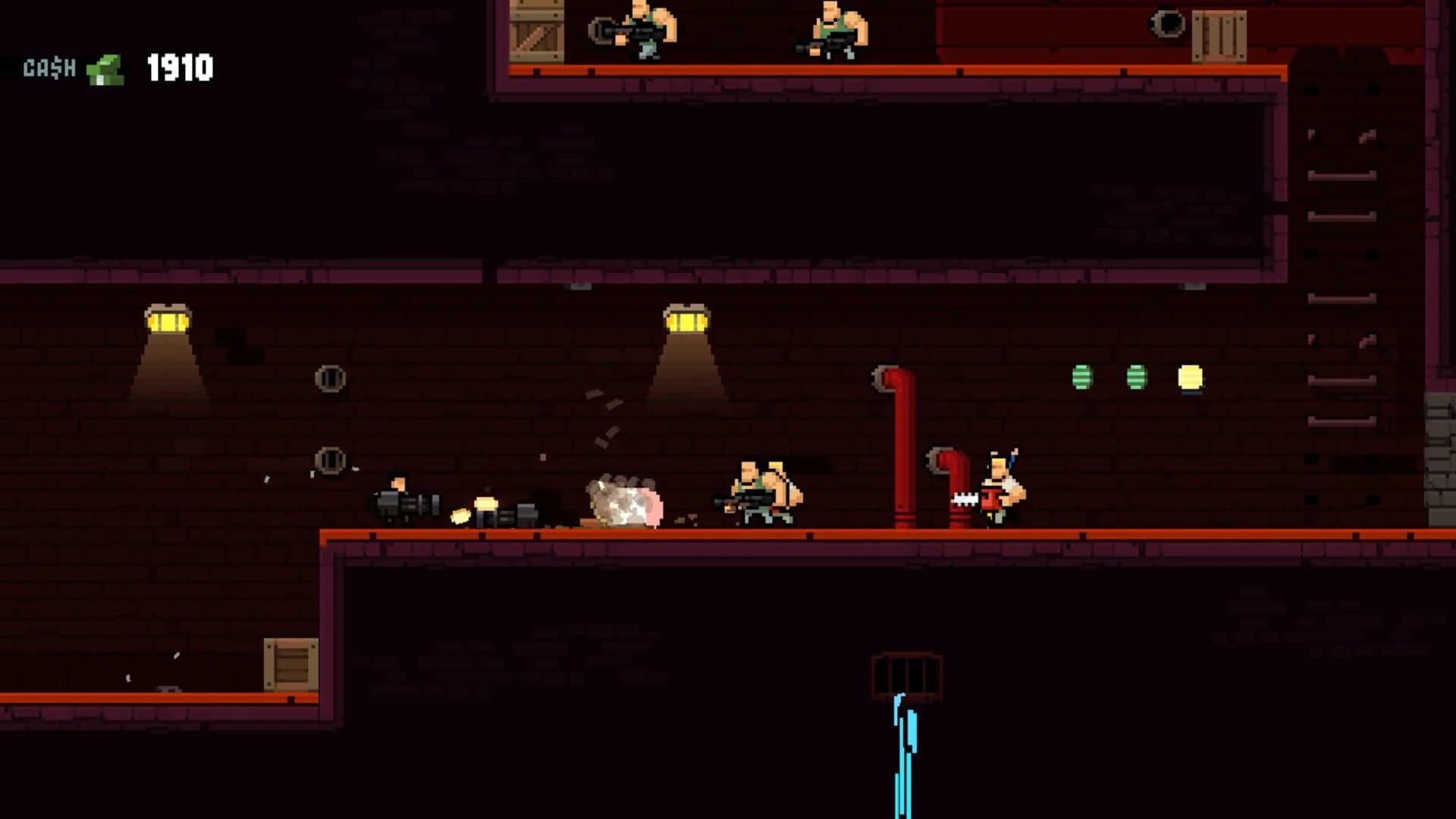Click the CA$H label in the HUD
1456x819 pixels.
(x=49, y=70)
